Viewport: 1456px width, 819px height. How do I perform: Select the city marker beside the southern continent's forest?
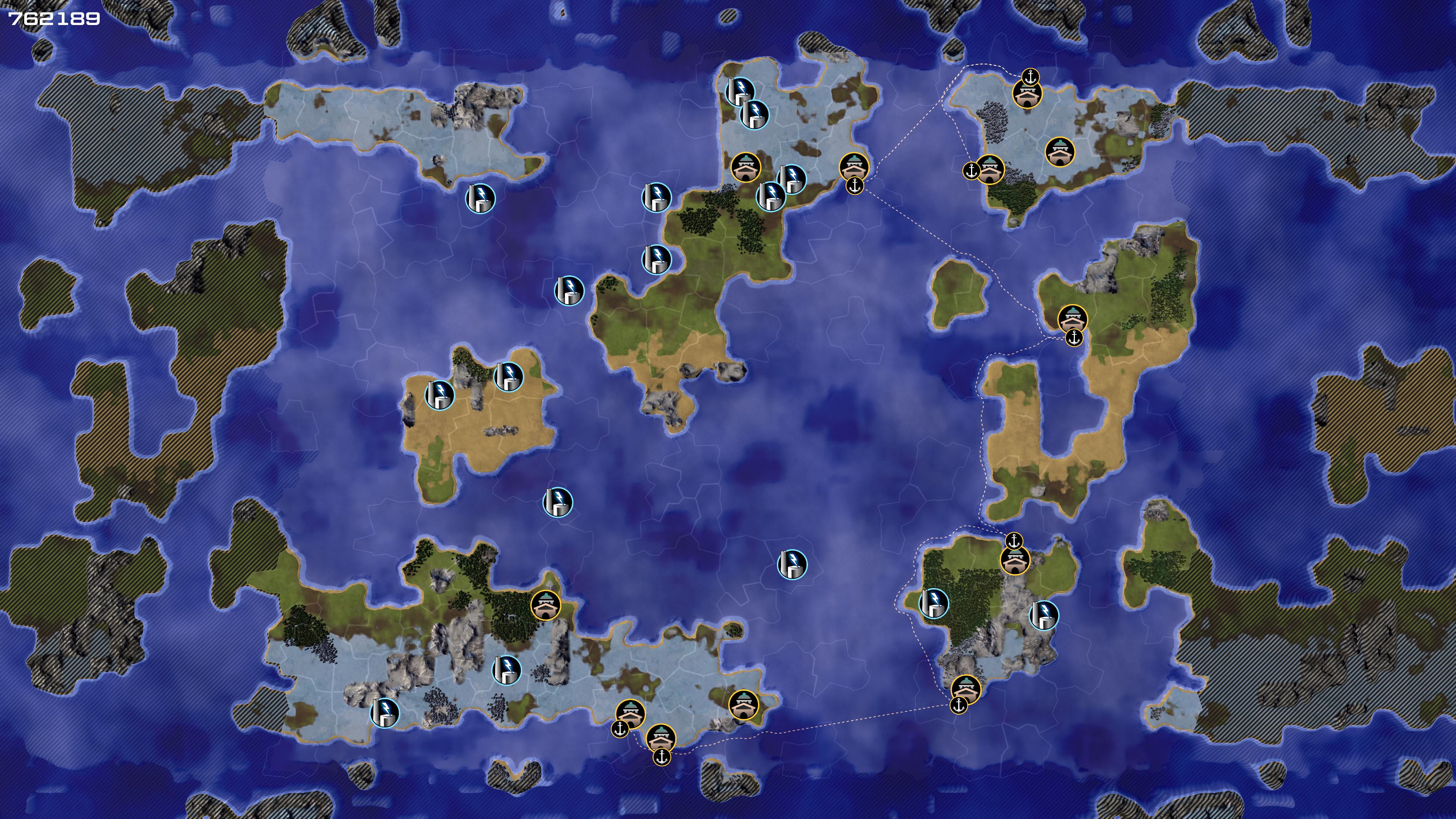[x=546, y=606]
